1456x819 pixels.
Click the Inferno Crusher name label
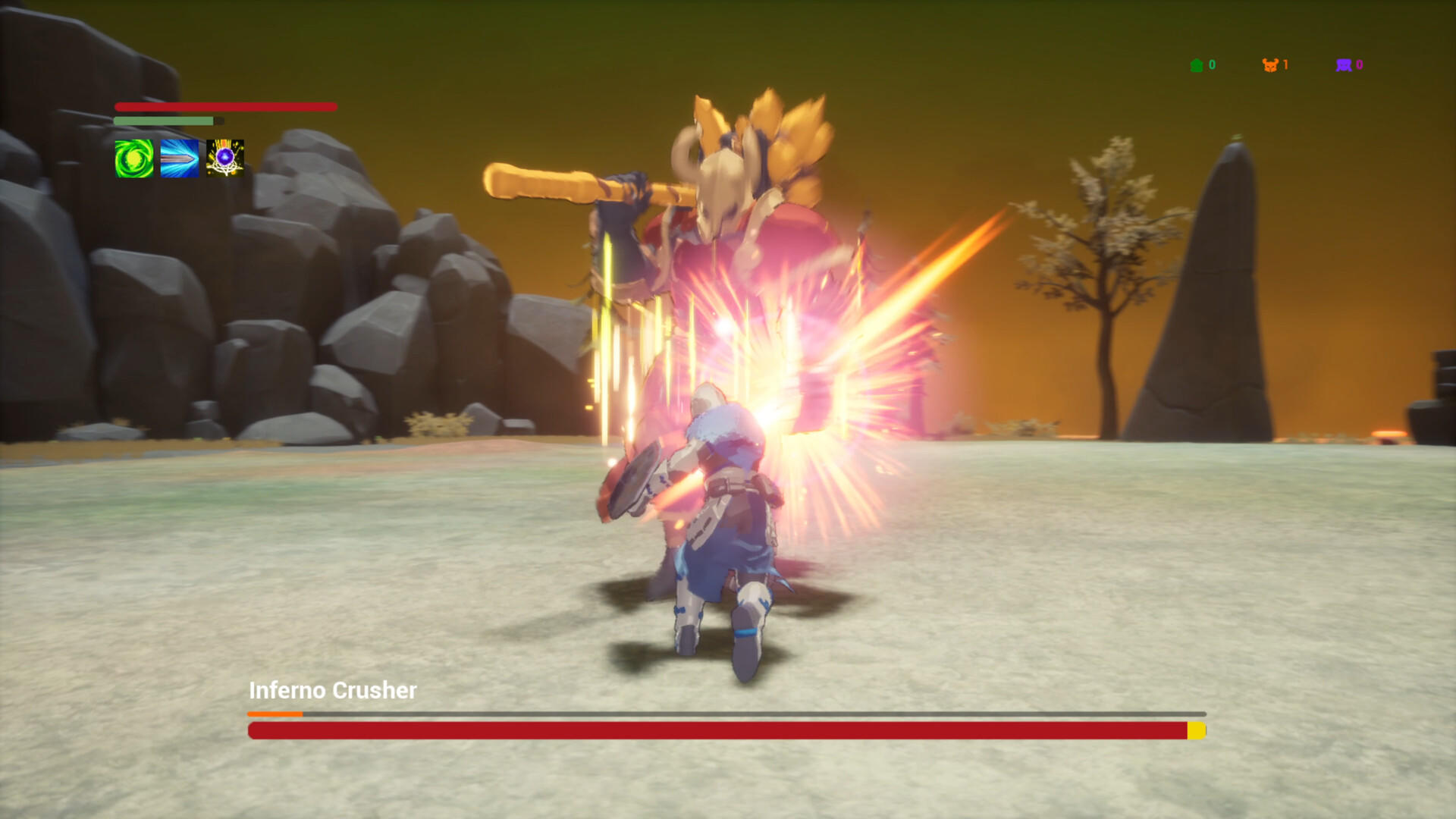click(332, 691)
